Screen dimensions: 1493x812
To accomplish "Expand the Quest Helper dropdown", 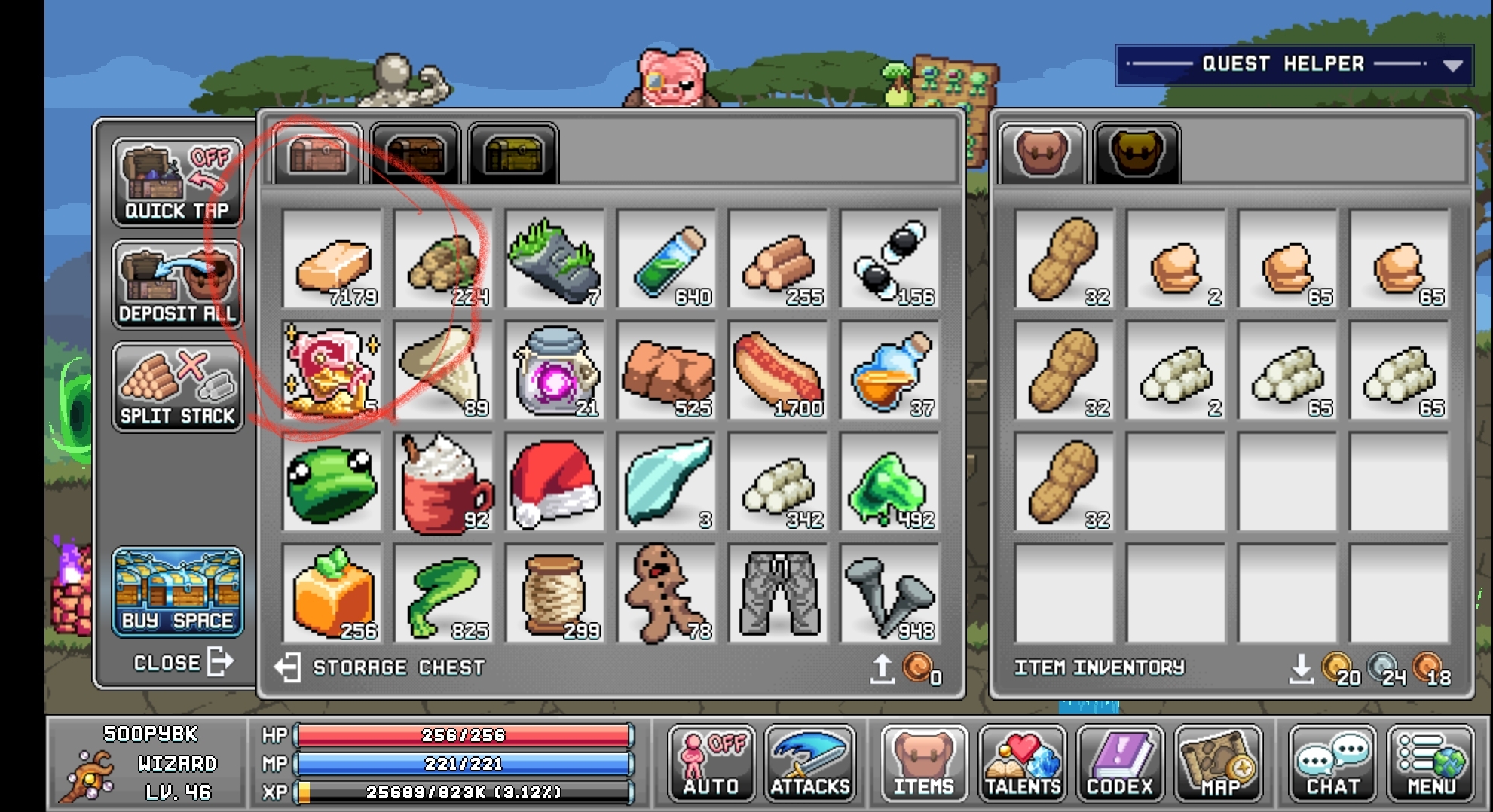I will pos(1452,64).
